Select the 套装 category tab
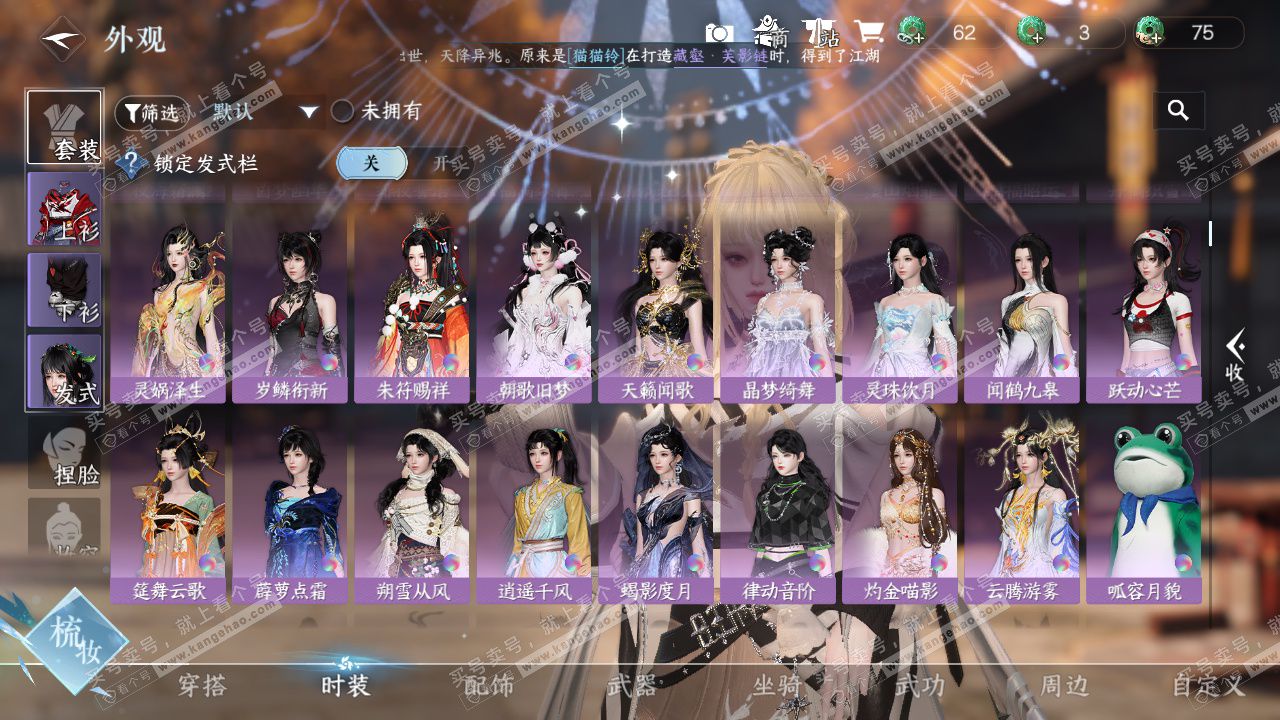 coord(64,128)
